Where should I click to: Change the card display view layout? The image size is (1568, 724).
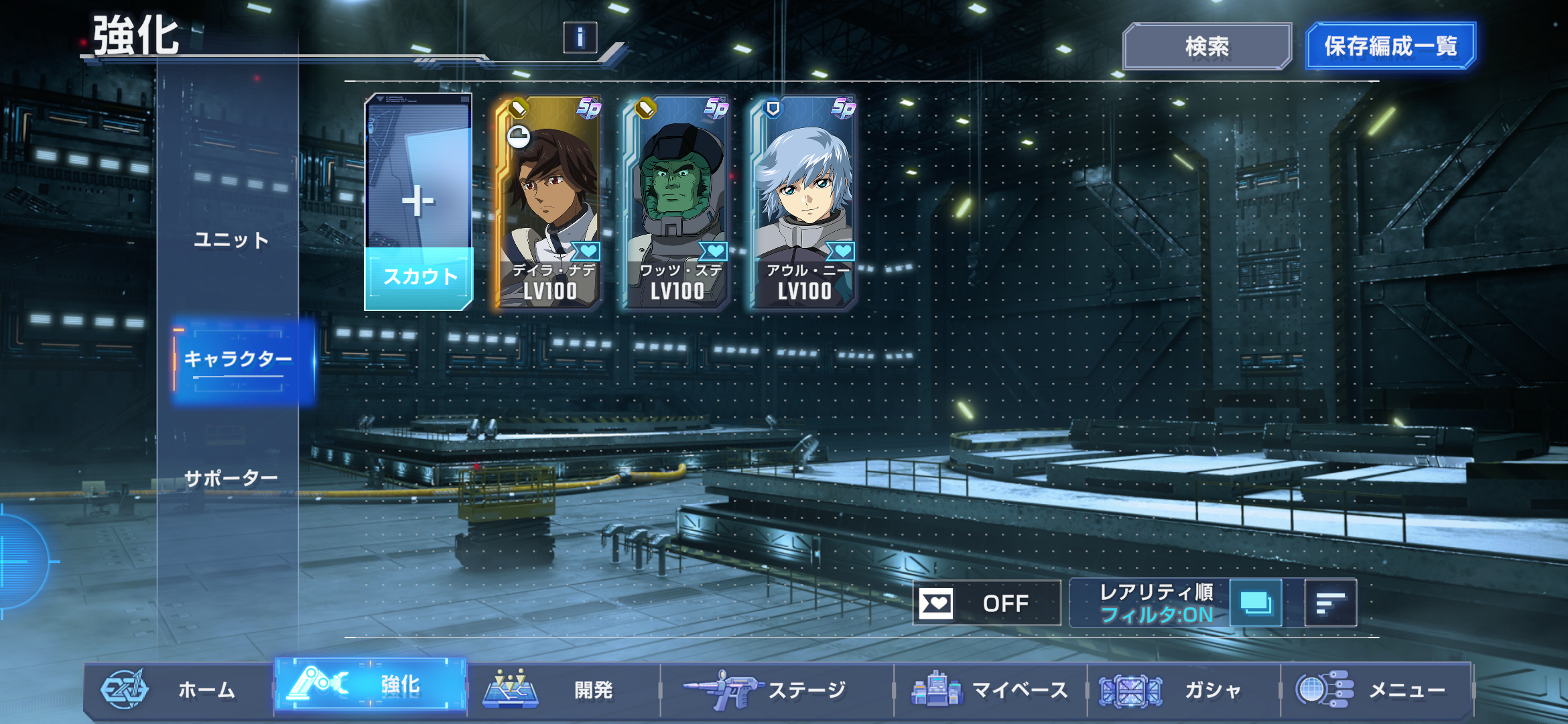[1256, 603]
